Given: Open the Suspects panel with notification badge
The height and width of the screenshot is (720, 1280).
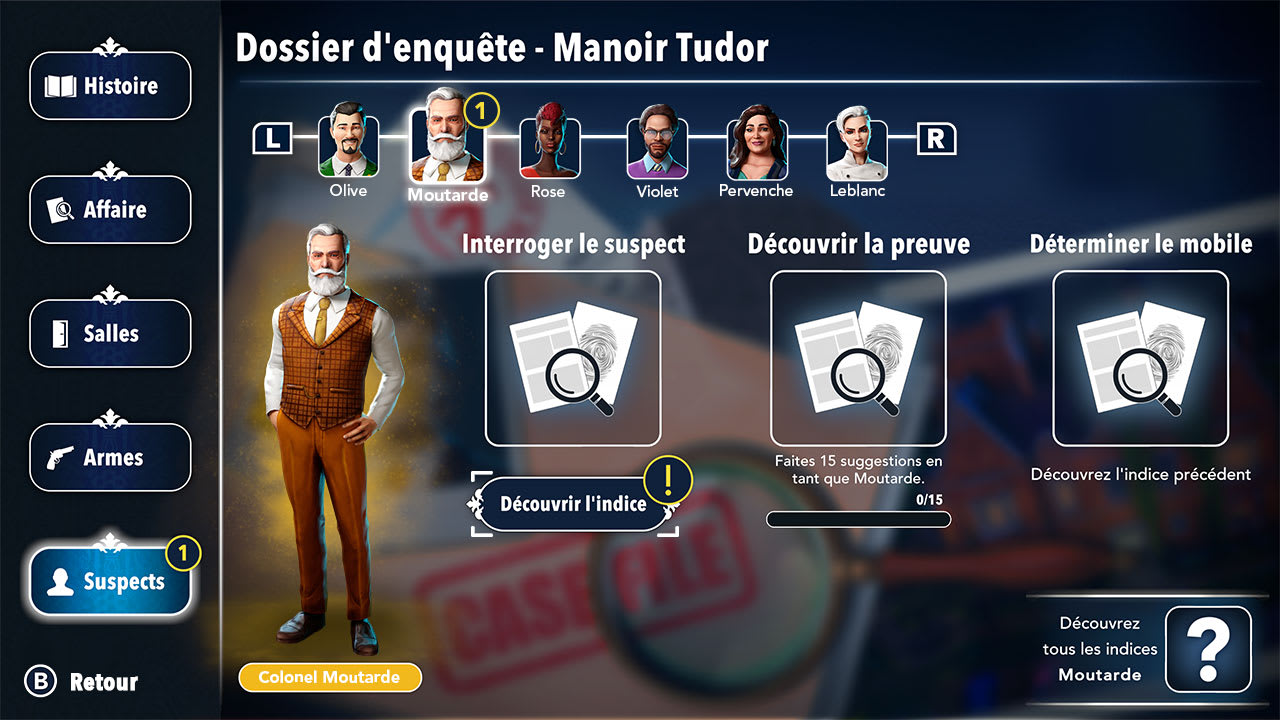Looking at the screenshot, I should click(x=110, y=580).
